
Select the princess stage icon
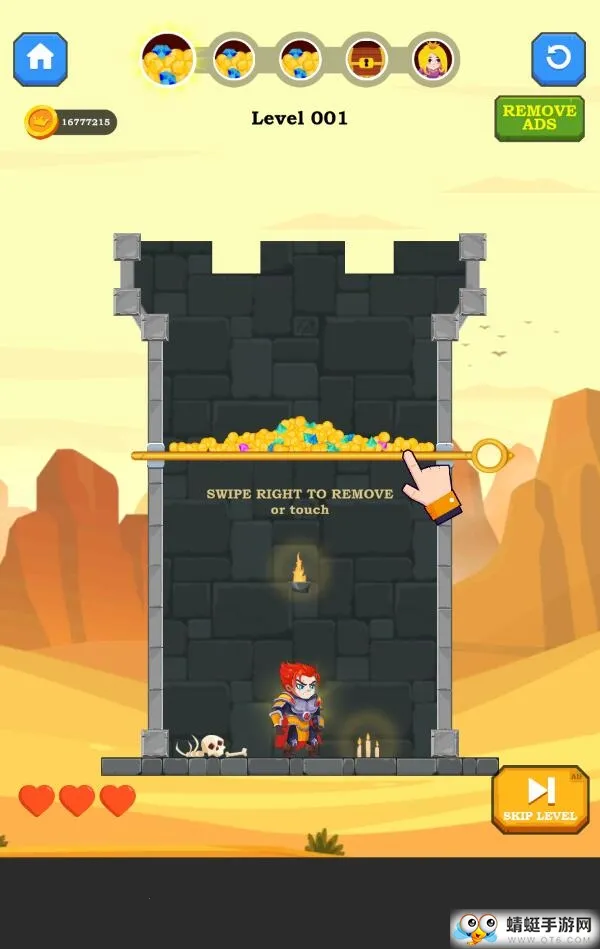click(x=435, y=60)
